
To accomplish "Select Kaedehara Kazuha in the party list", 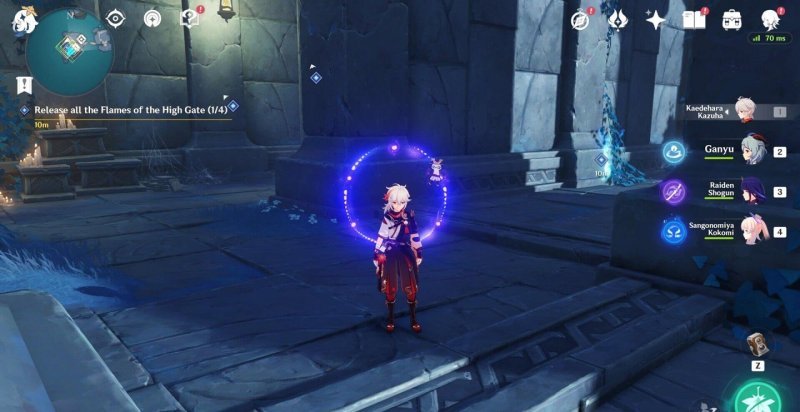I will pos(742,110).
